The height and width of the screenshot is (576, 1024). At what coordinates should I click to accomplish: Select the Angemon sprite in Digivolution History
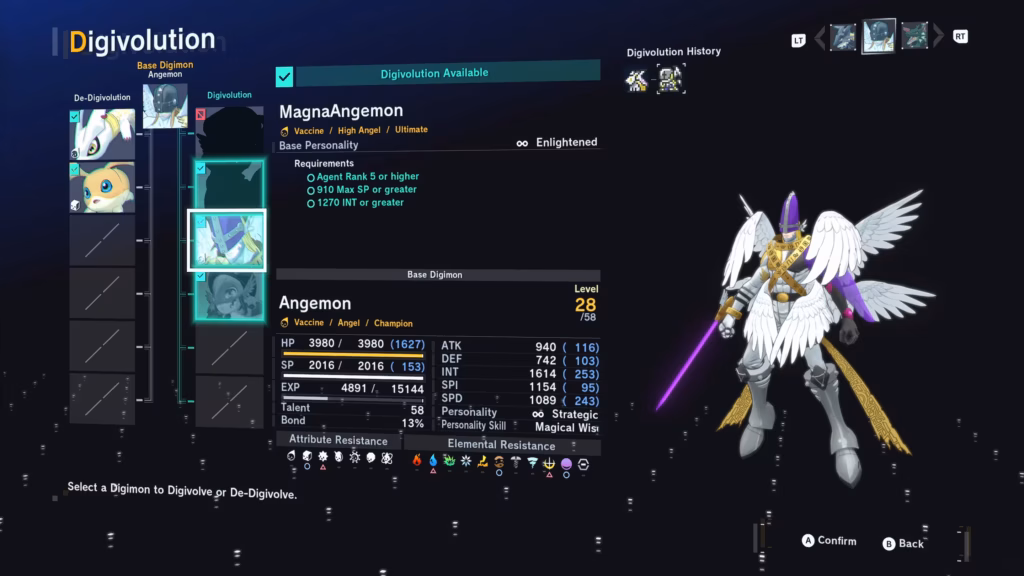tap(671, 79)
